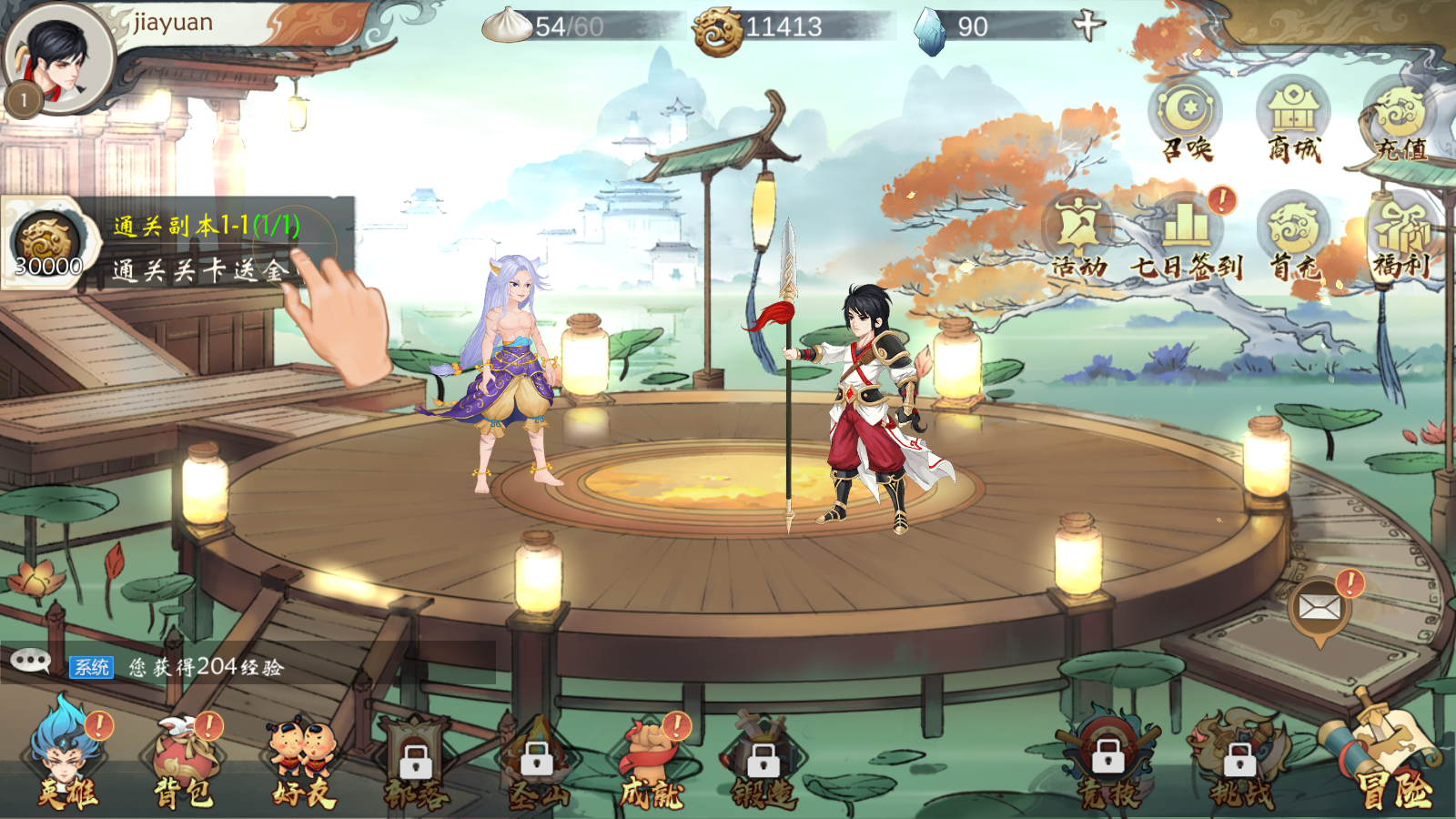Screen dimensions: 1456x819
Task: Select the locked 部落 tribe button
Action: (416, 764)
